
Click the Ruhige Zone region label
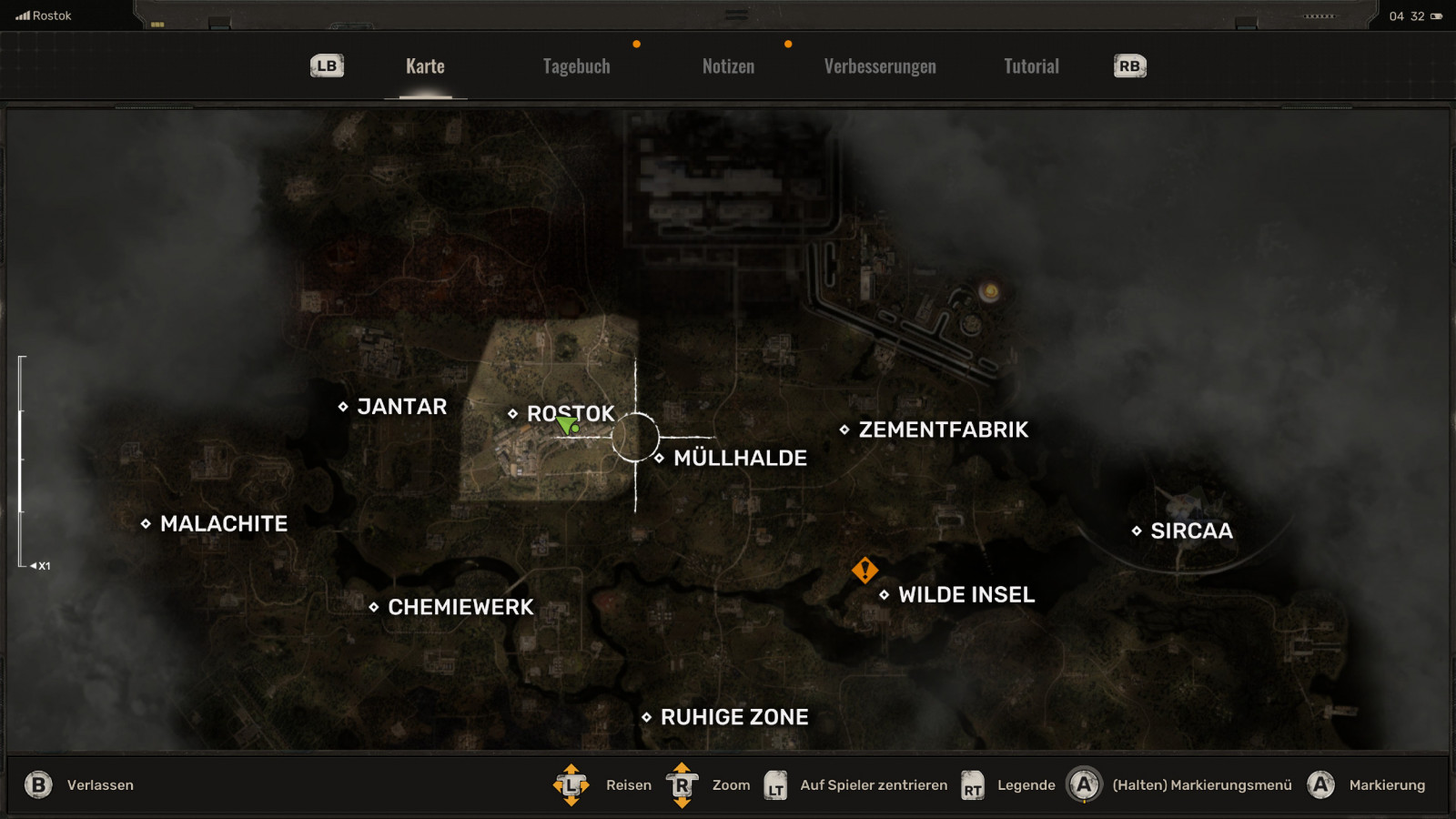733,717
